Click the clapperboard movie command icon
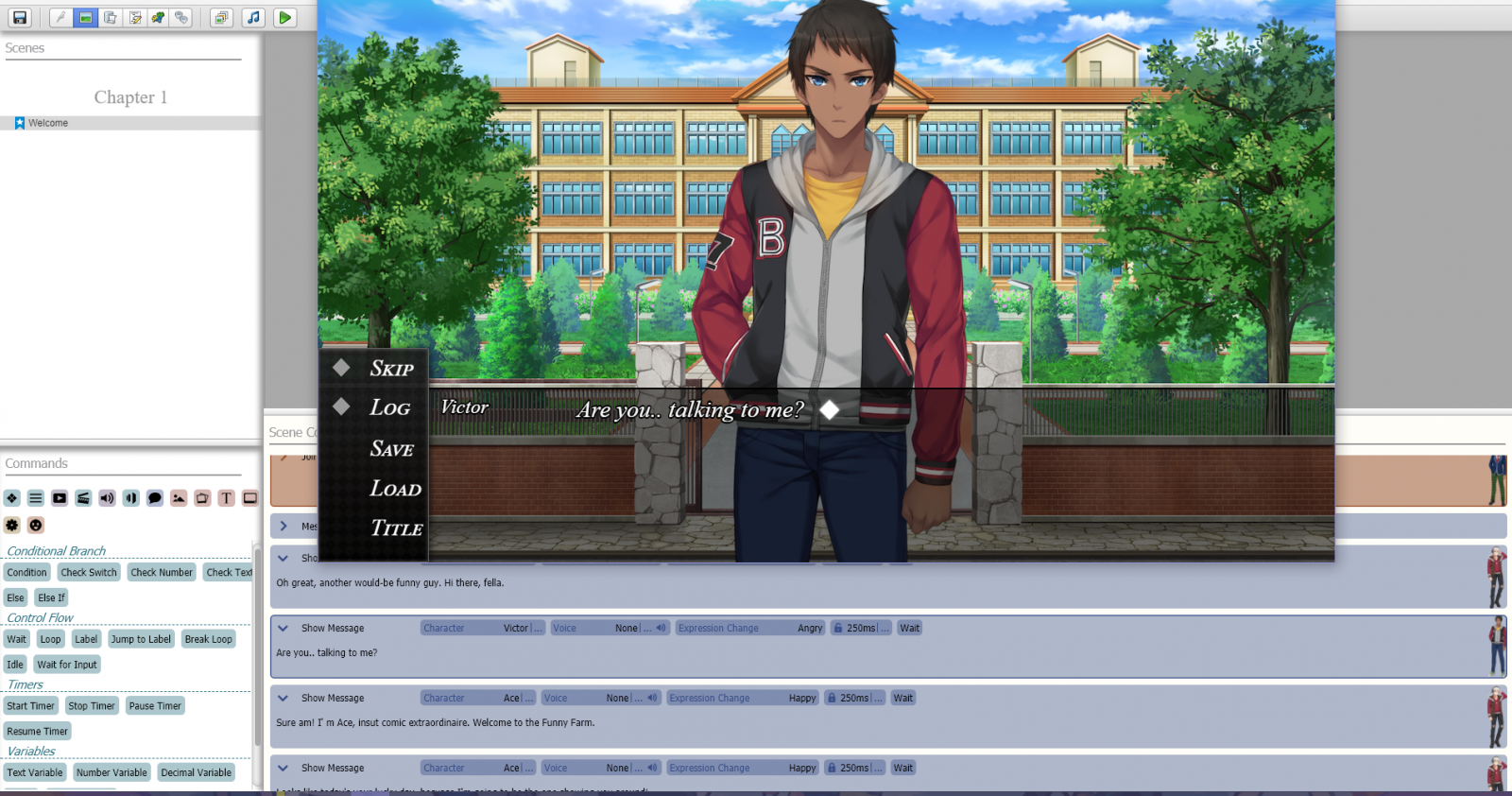Image resolution: width=1512 pixels, height=796 pixels. point(82,498)
